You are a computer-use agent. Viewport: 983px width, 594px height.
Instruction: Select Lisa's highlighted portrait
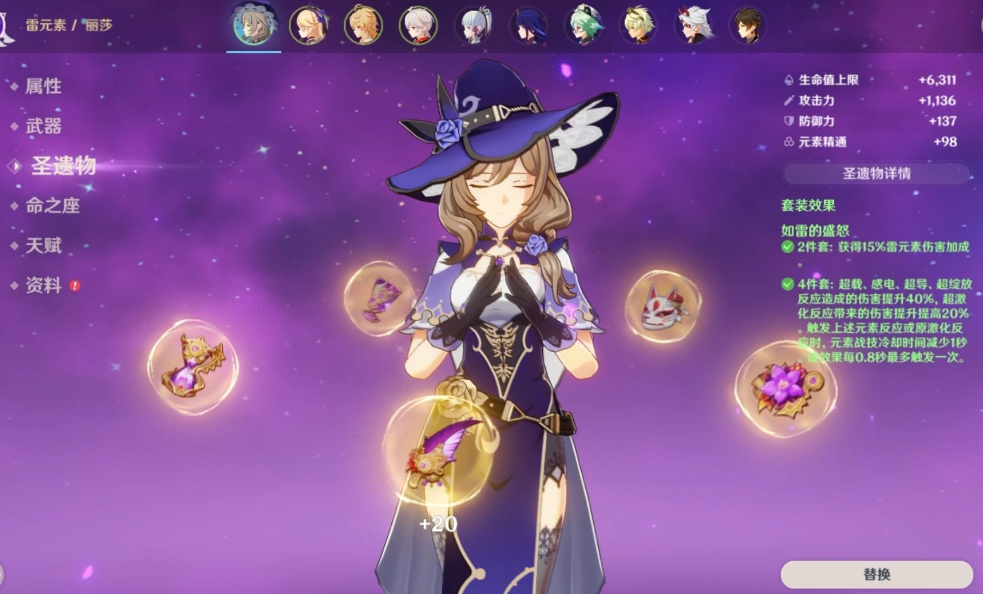254,25
